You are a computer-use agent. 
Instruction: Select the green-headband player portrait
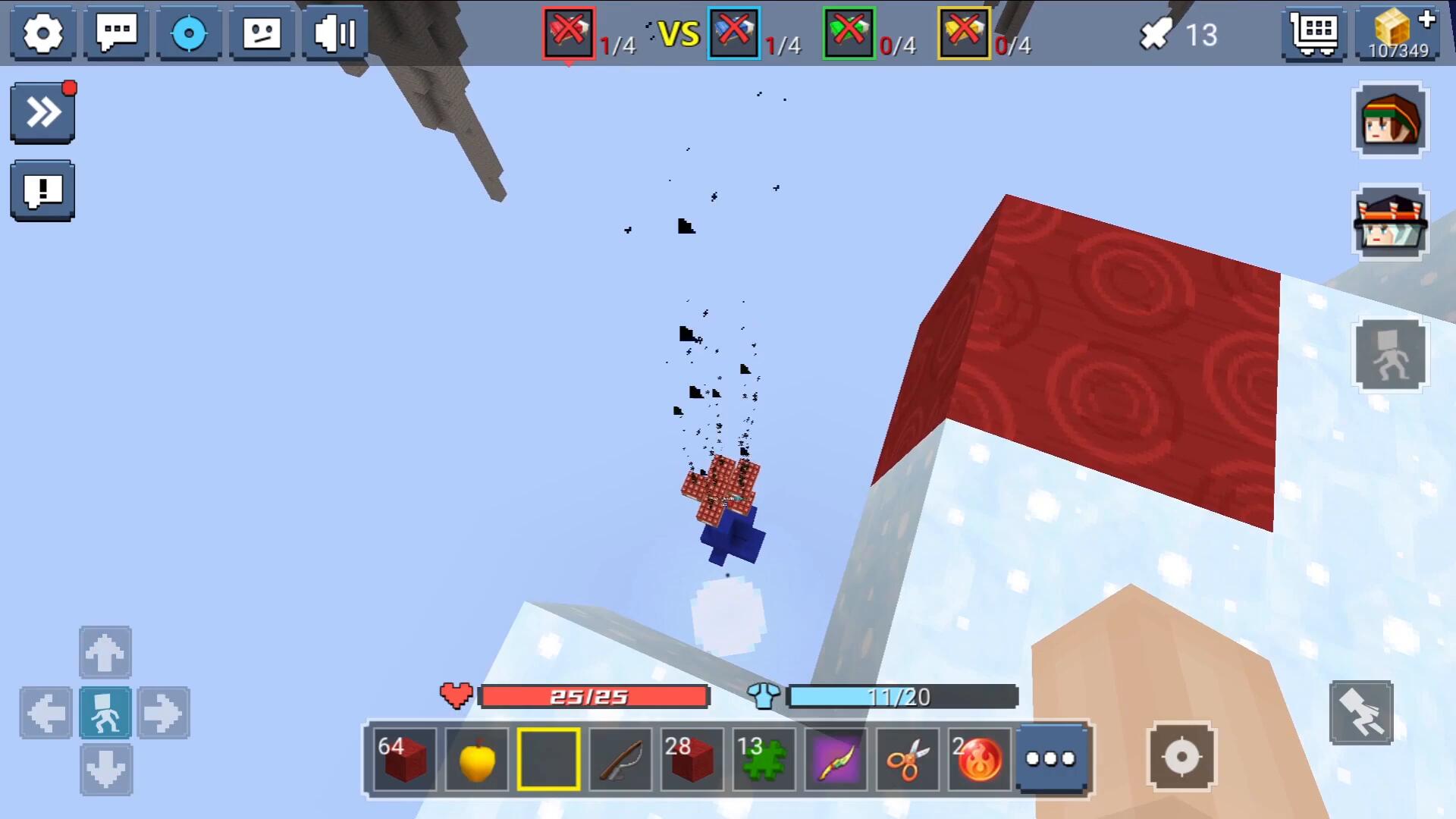point(1390,121)
